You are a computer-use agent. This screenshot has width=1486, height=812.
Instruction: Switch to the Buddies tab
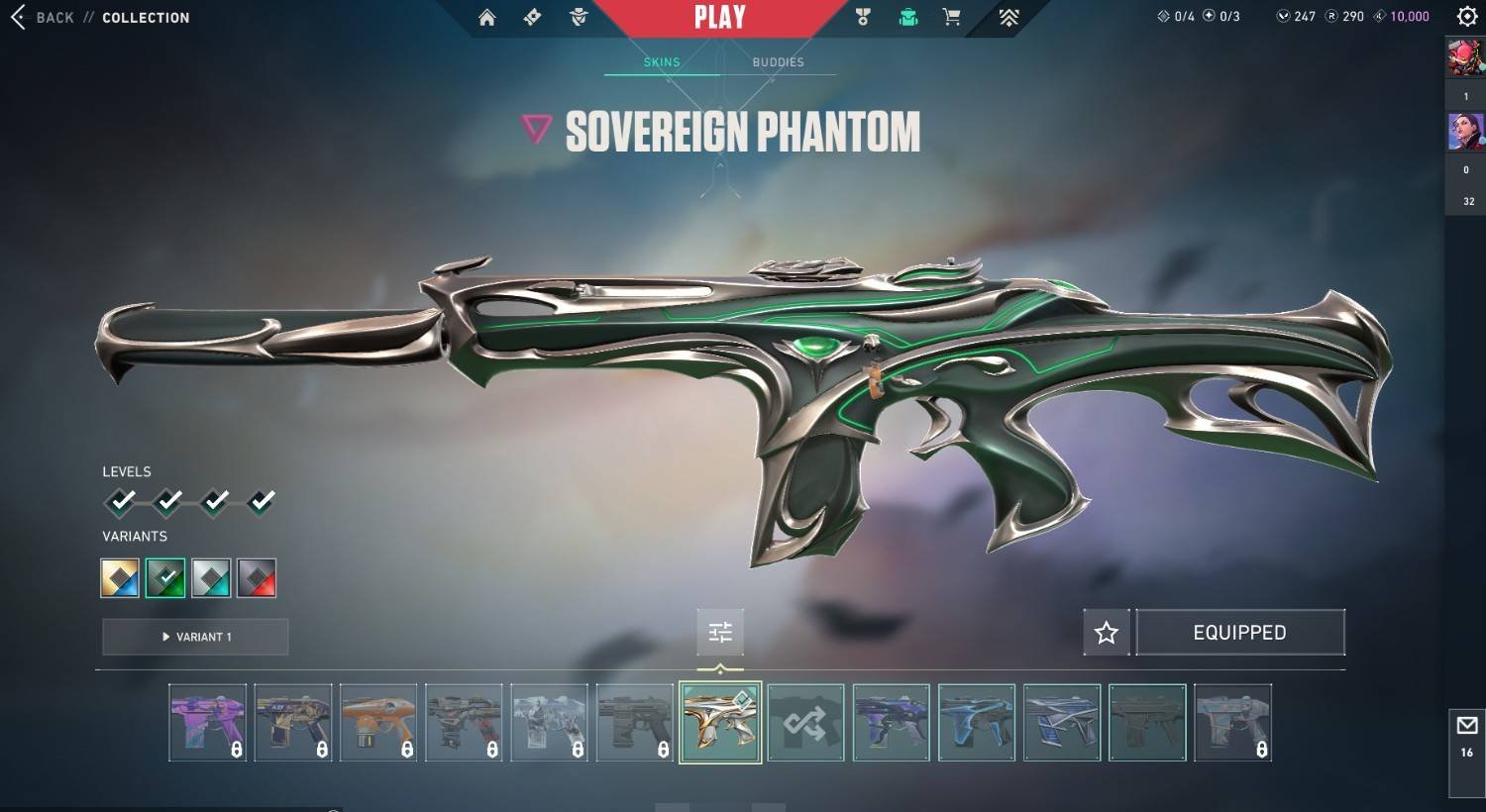778,62
